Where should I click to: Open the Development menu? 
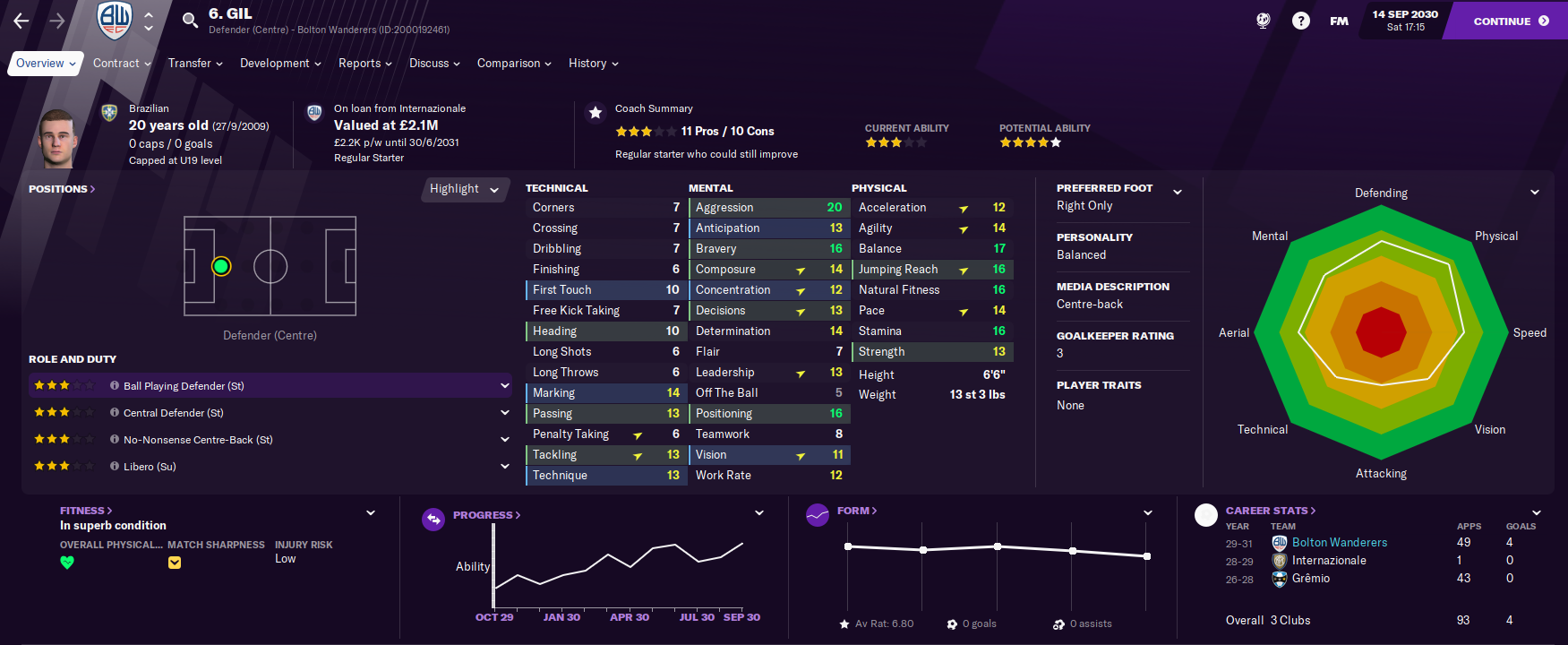coord(280,64)
